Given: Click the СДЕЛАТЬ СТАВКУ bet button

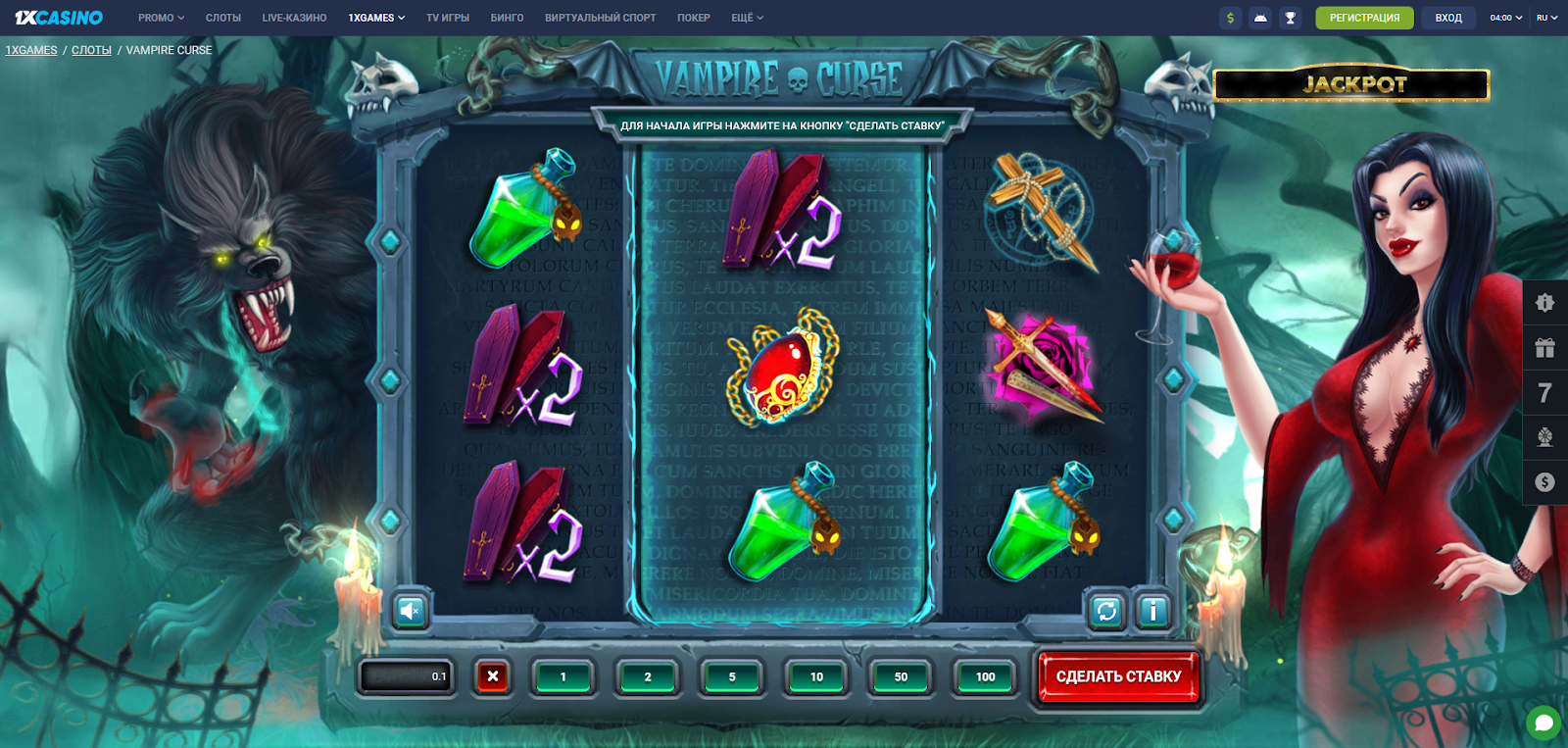Looking at the screenshot, I should tap(1118, 676).
